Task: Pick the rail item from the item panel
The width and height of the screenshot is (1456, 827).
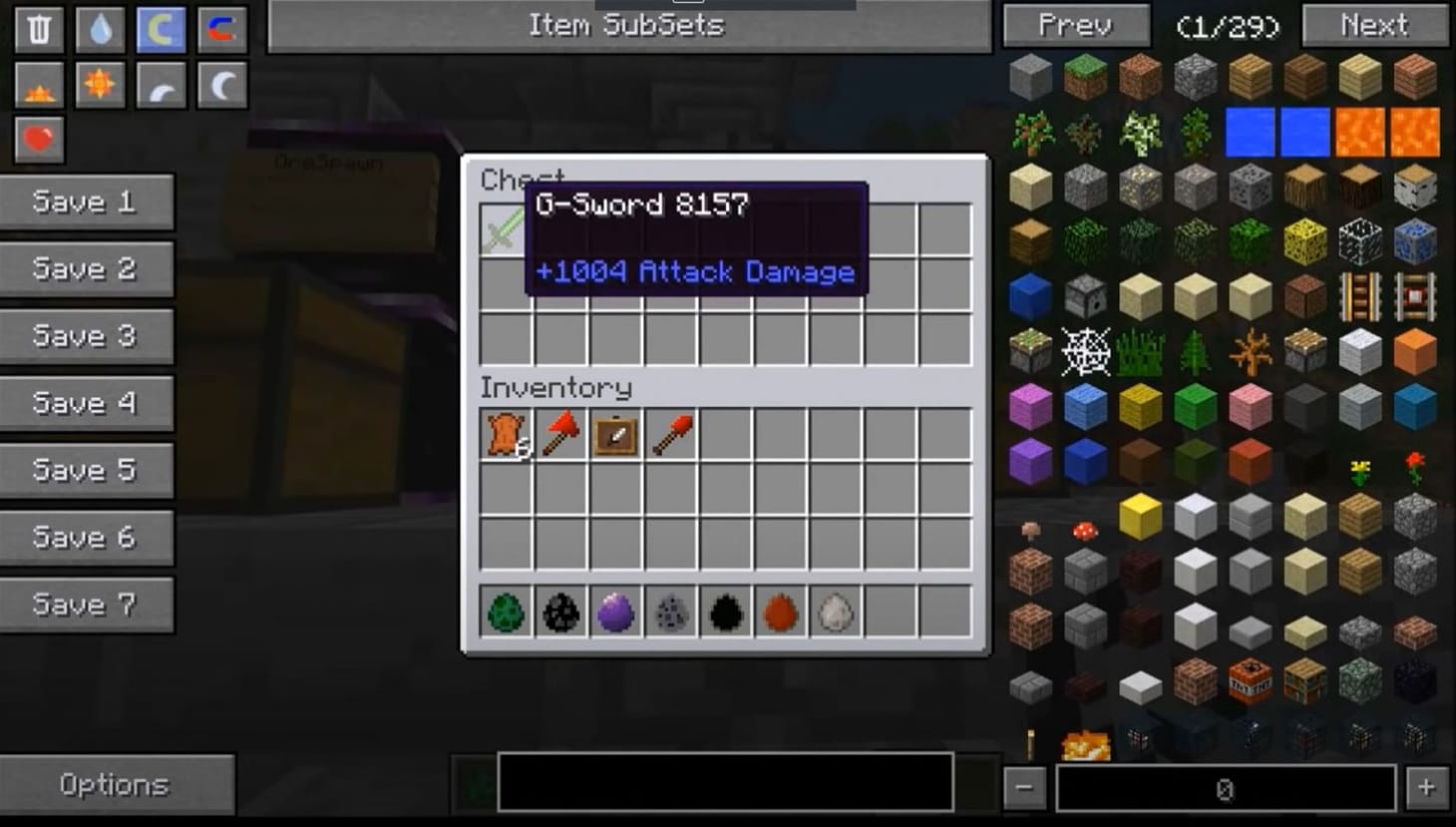Action: 1360,294
